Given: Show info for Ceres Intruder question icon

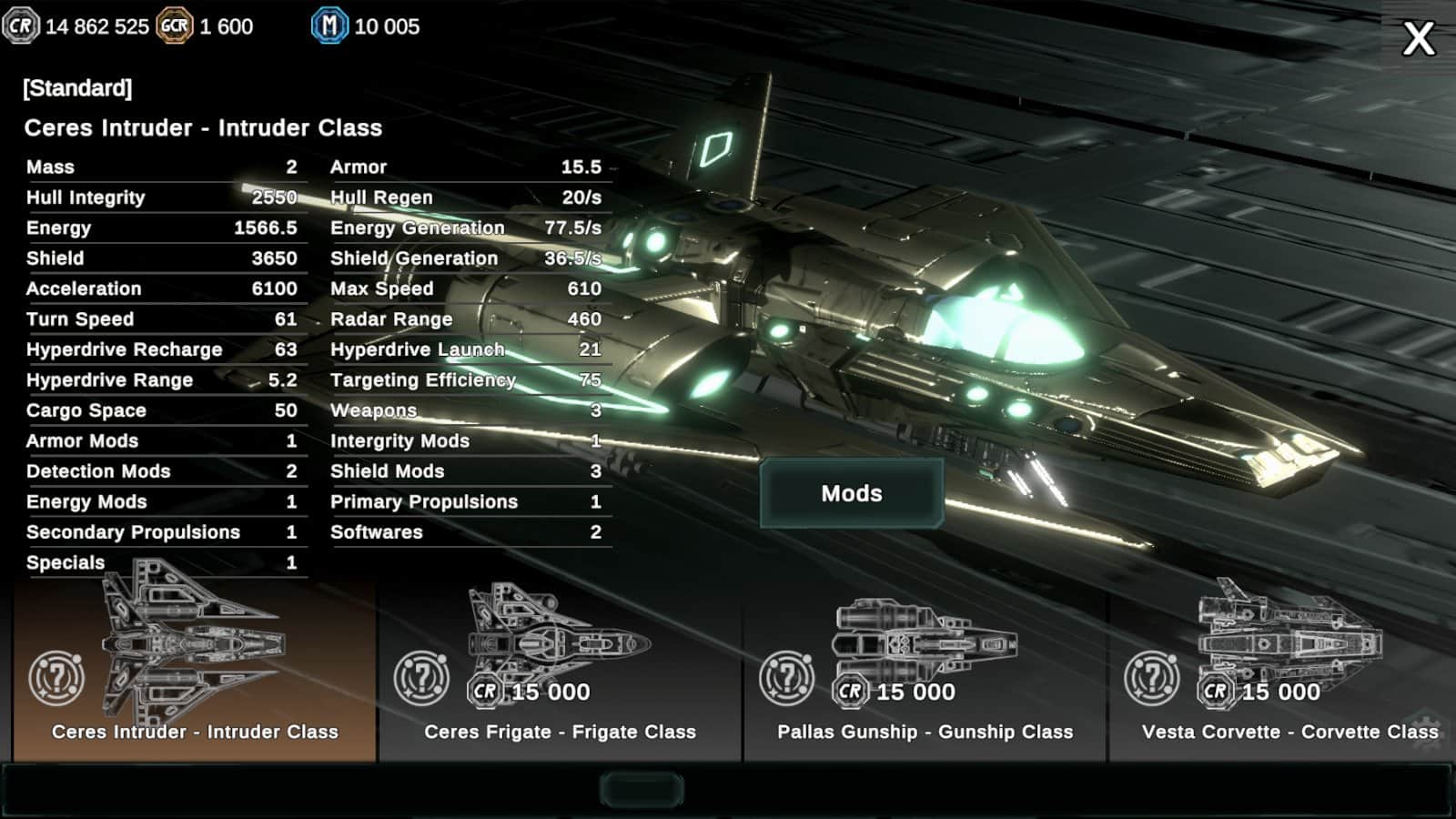Looking at the screenshot, I should tap(56, 679).
